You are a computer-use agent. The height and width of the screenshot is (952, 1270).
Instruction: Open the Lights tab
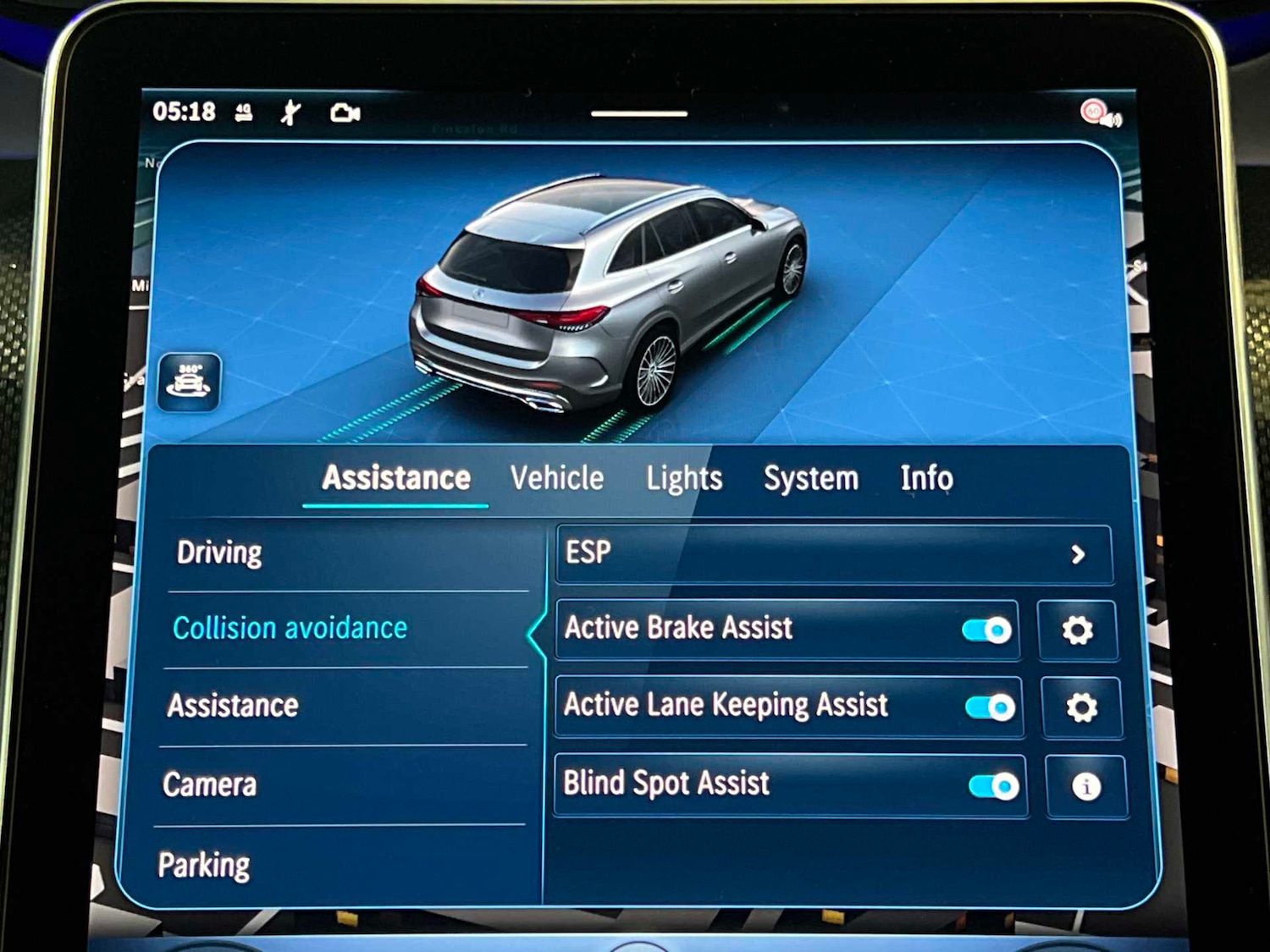pyautogui.click(x=683, y=478)
